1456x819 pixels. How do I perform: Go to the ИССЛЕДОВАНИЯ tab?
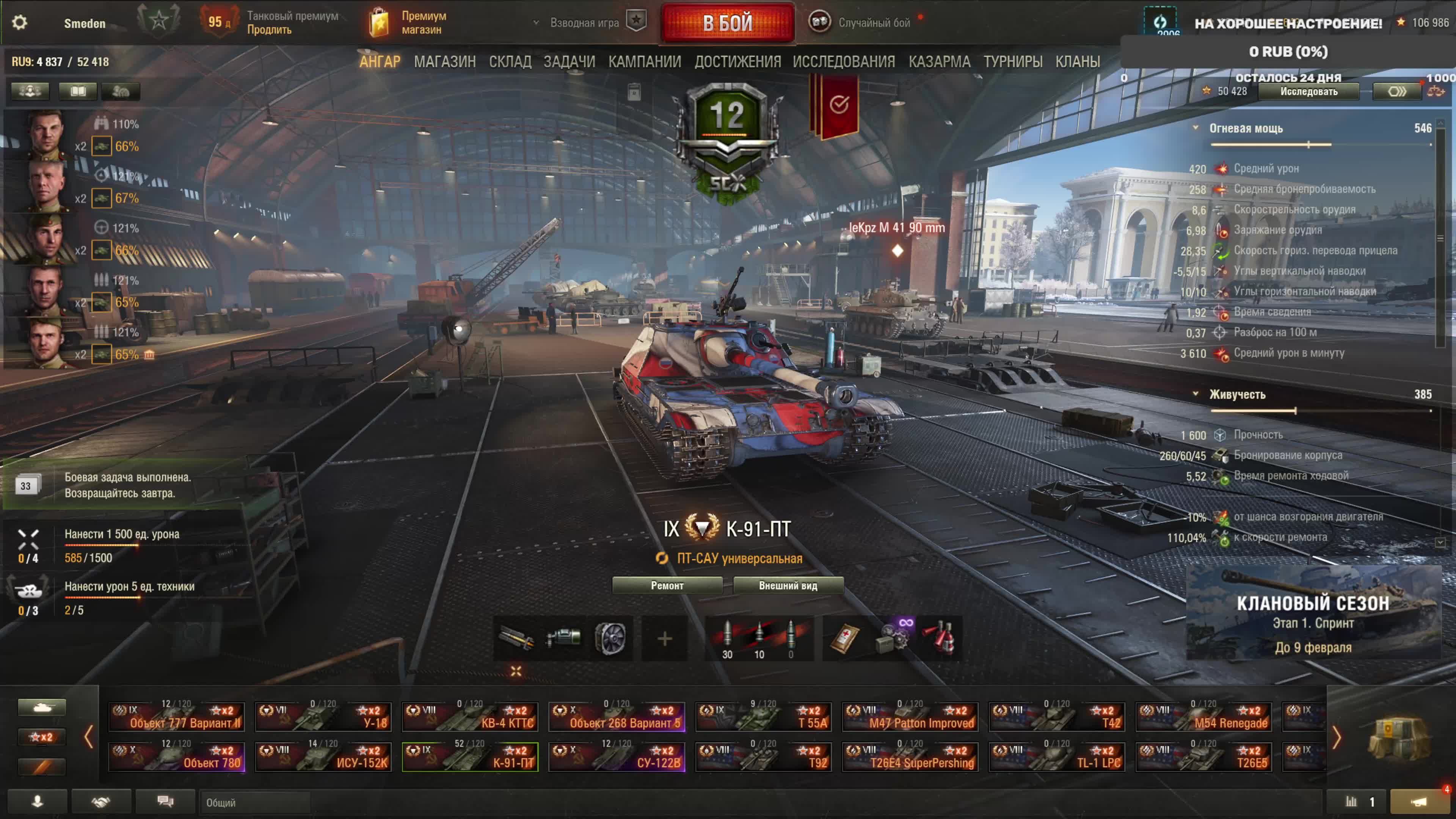point(843,61)
